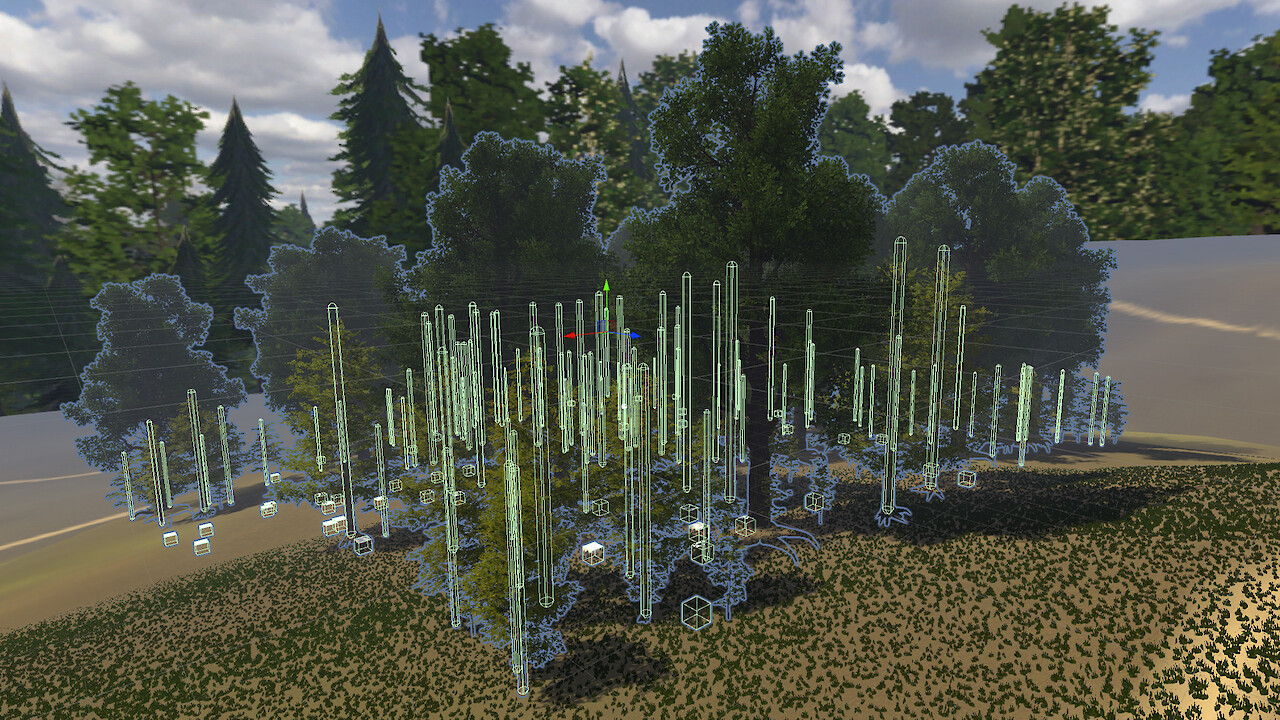
Task: Select the red X-axis arrow of the move gizmo
Action: click(x=571, y=336)
